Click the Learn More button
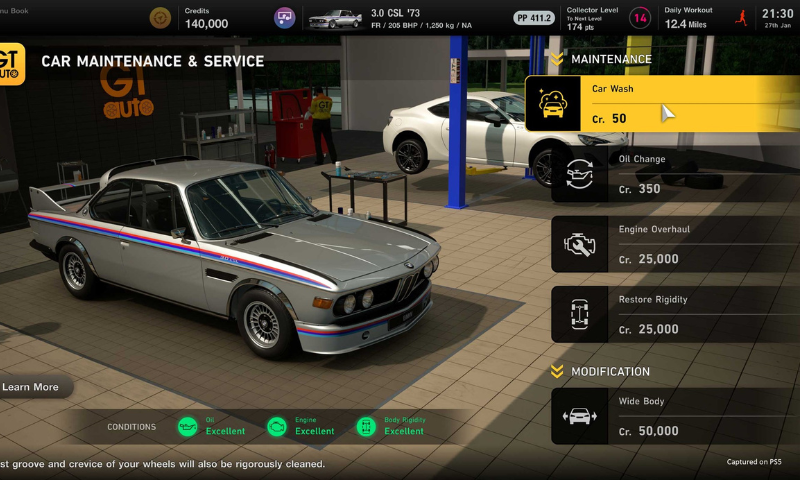Screen dimensions: 800x480 click(32, 387)
